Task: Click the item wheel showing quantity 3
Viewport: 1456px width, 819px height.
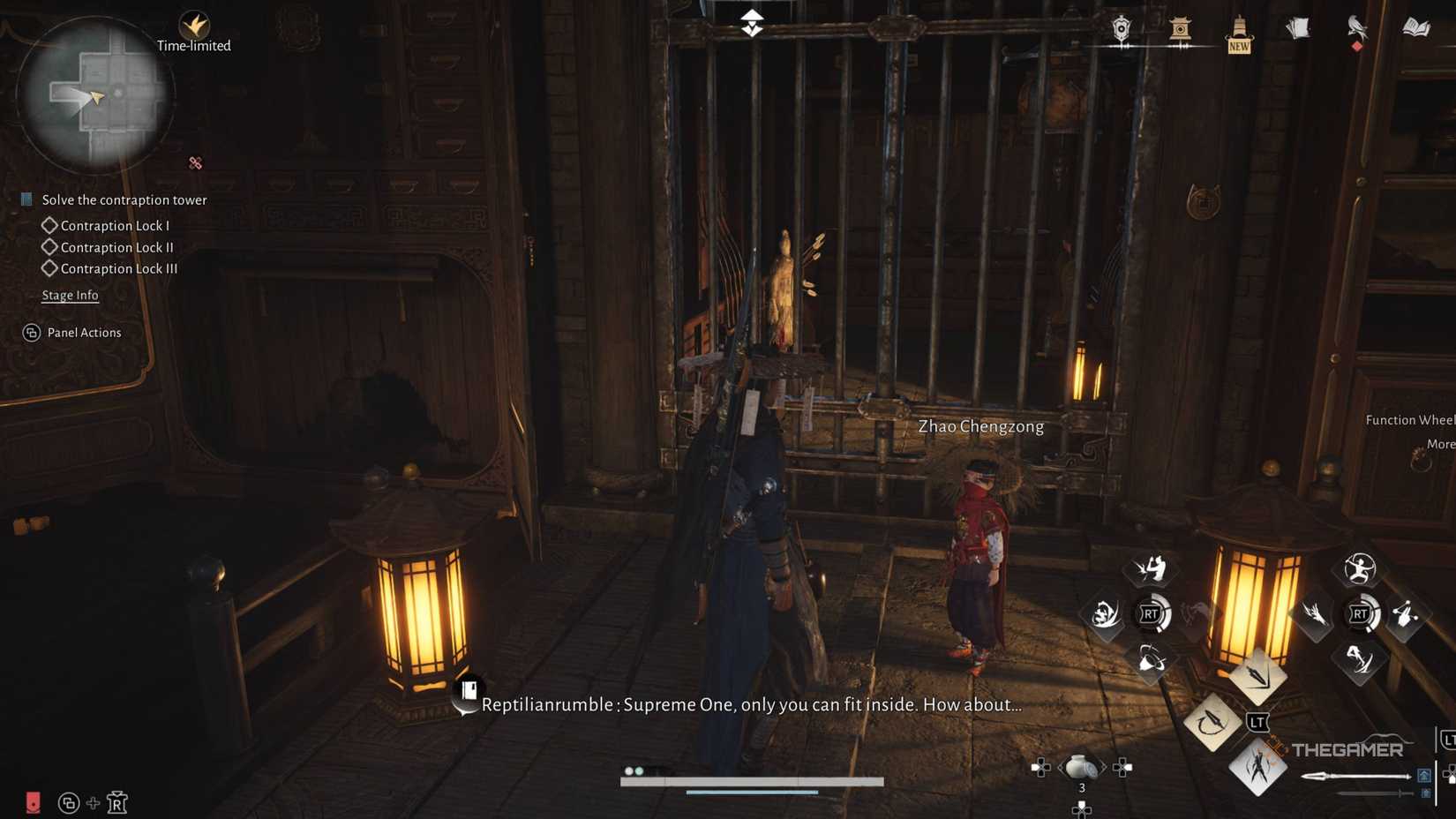Action: tap(1082, 767)
